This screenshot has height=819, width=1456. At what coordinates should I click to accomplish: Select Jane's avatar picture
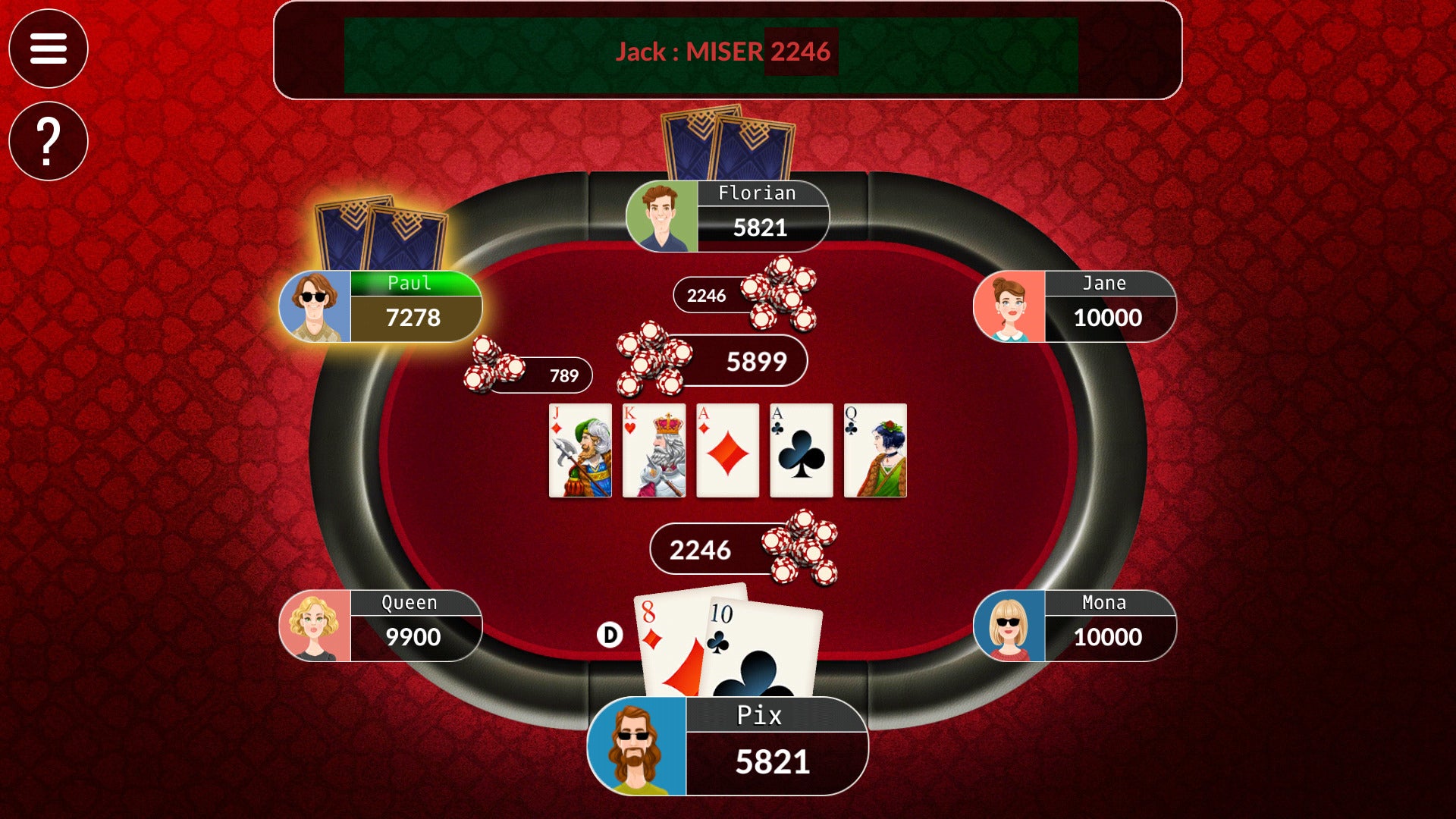(x=1009, y=306)
